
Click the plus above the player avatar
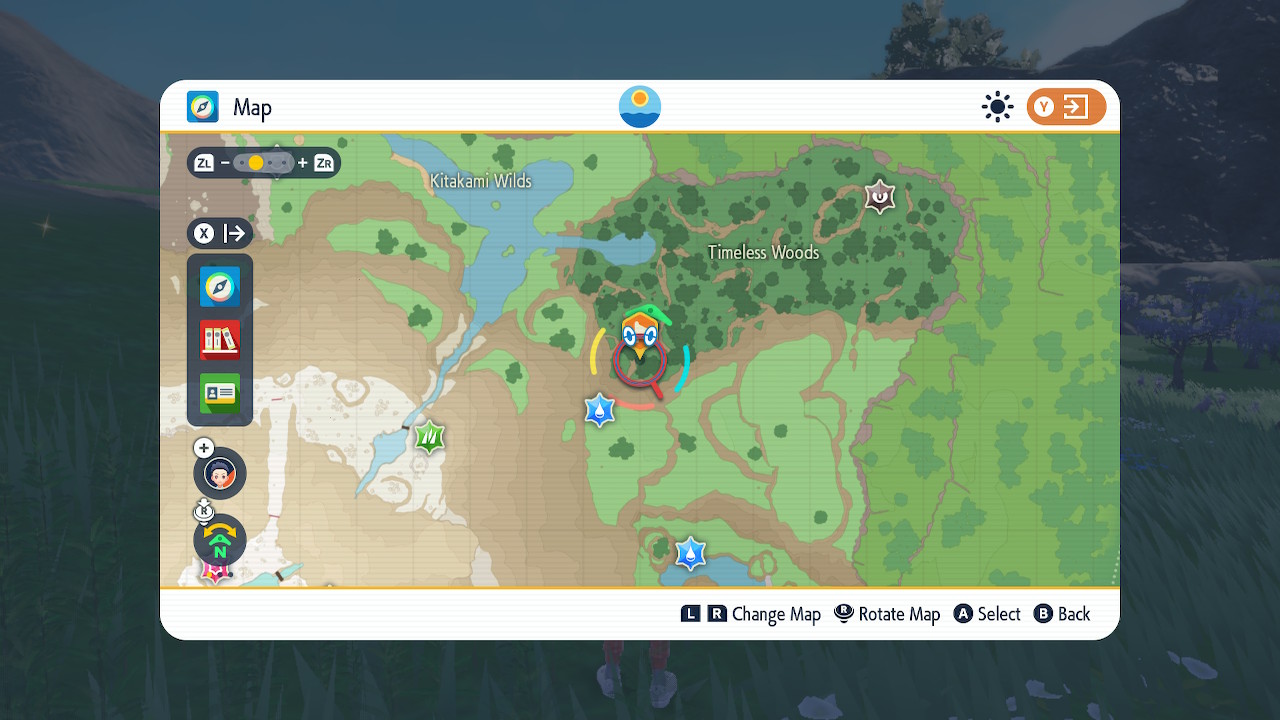click(x=203, y=447)
